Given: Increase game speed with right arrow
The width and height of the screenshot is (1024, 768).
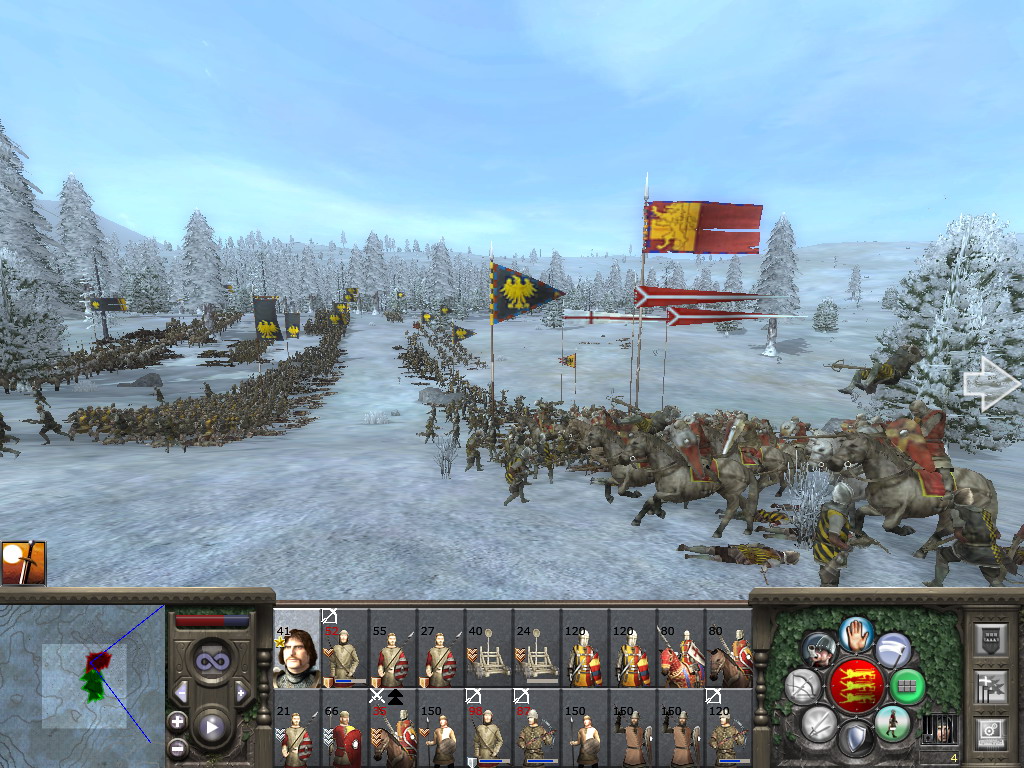Looking at the screenshot, I should coord(241,691).
